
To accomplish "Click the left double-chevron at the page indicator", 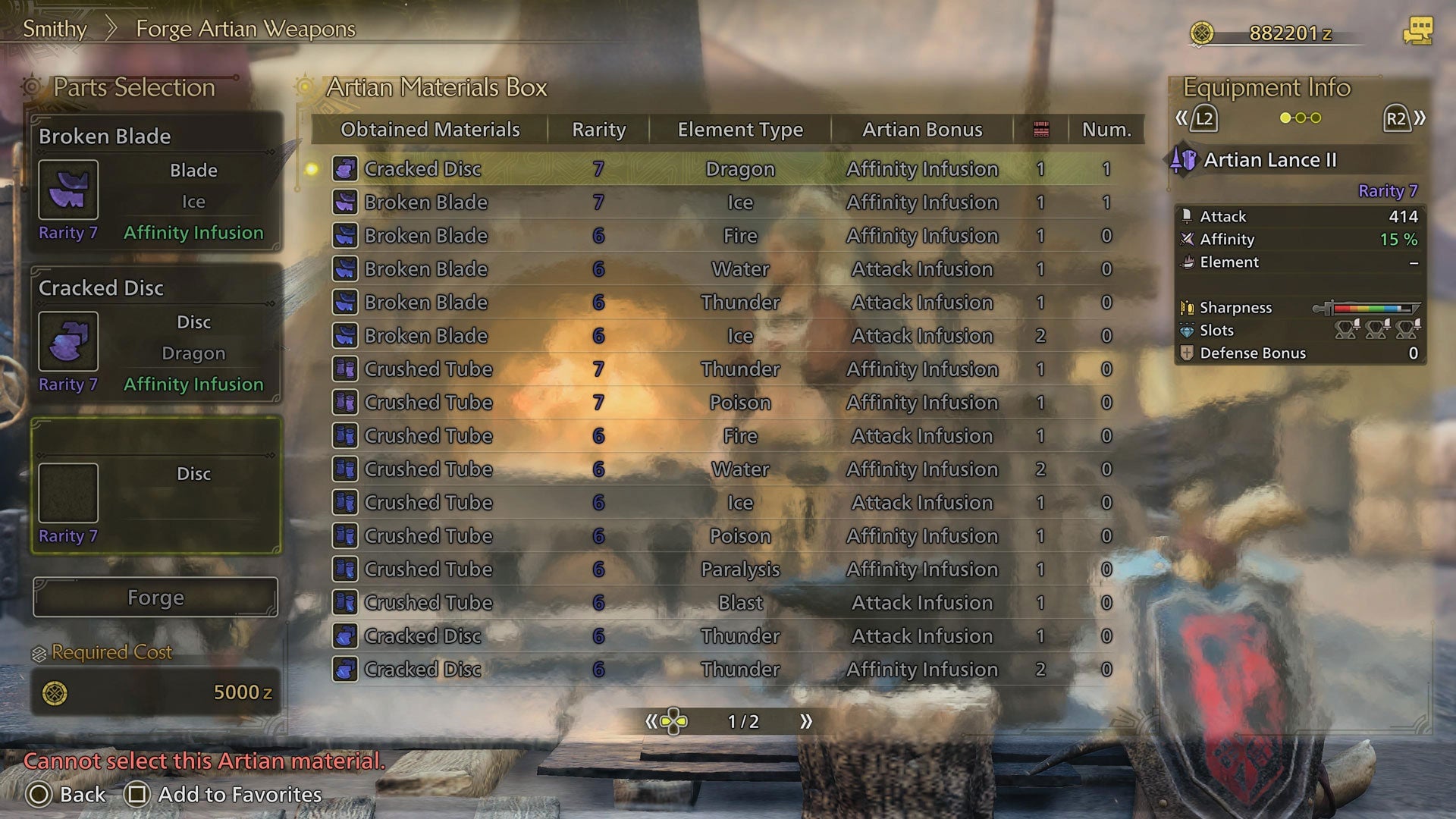I will (651, 722).
